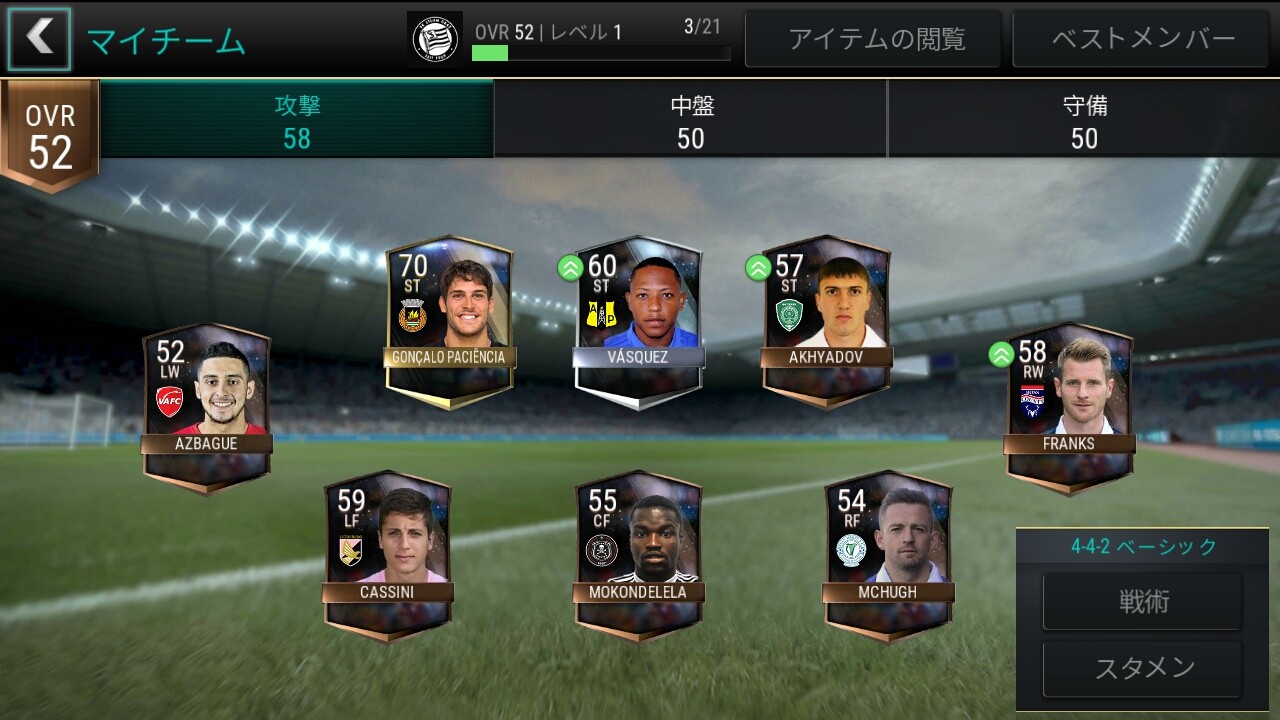Select the Mokondelela CF card
This screenshot has height=720, width=1280.
point(638,555)
